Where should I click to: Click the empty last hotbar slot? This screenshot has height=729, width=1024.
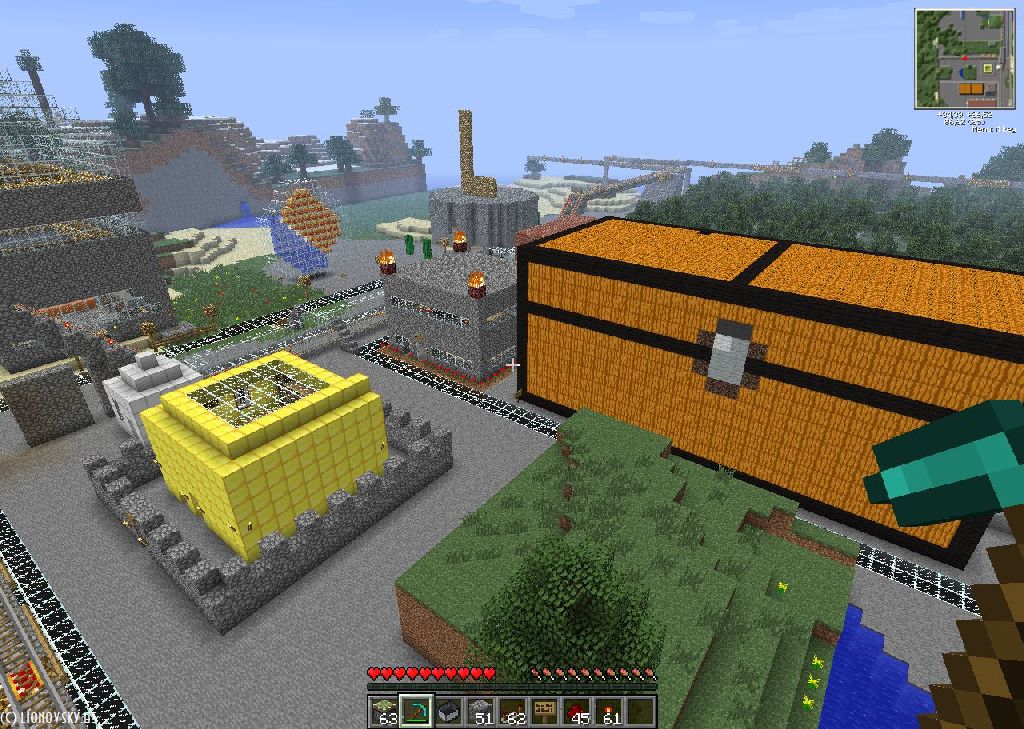tap(641, 711)
